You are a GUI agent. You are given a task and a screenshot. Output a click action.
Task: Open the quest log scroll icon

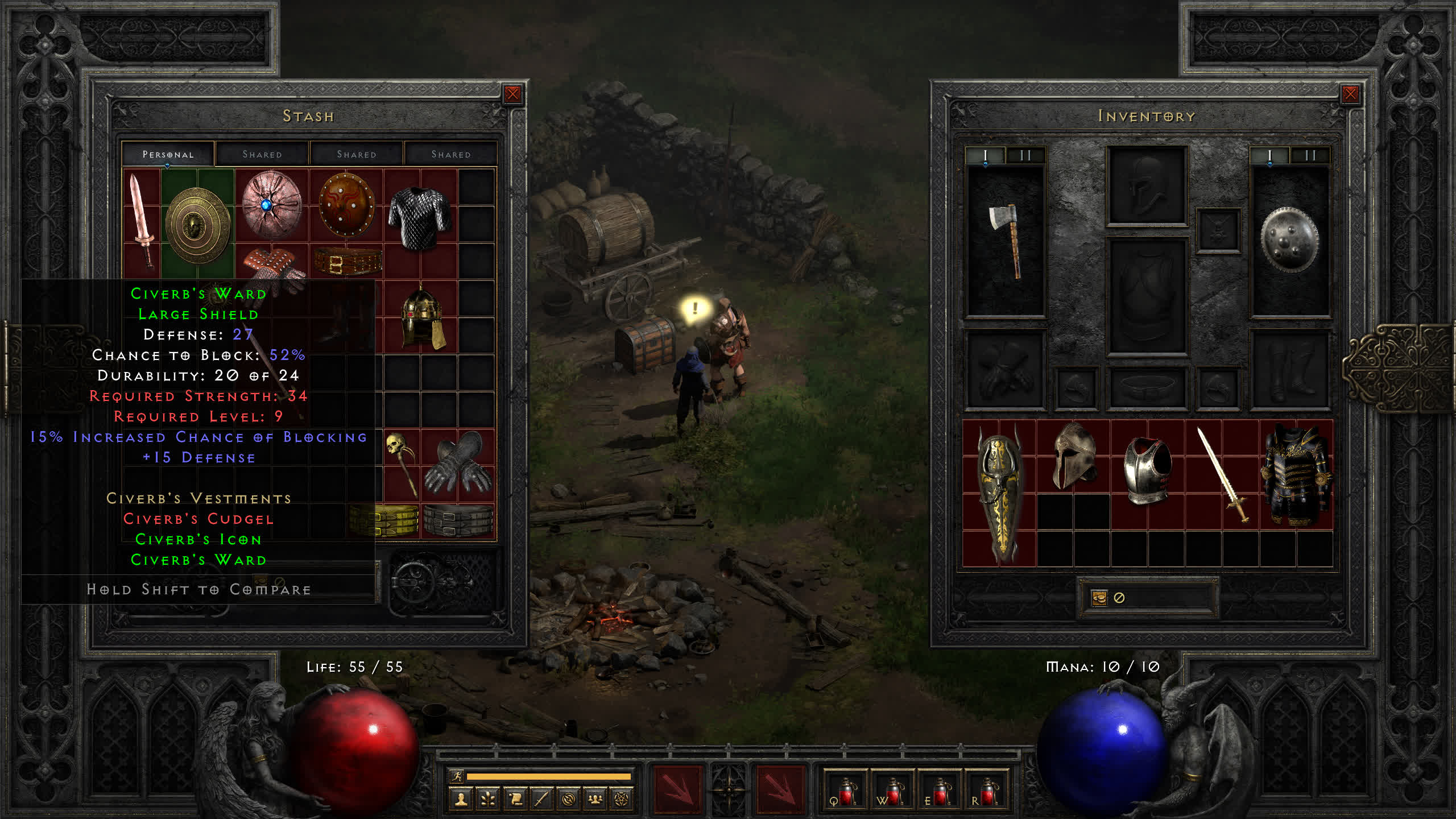tap(515, 799)
